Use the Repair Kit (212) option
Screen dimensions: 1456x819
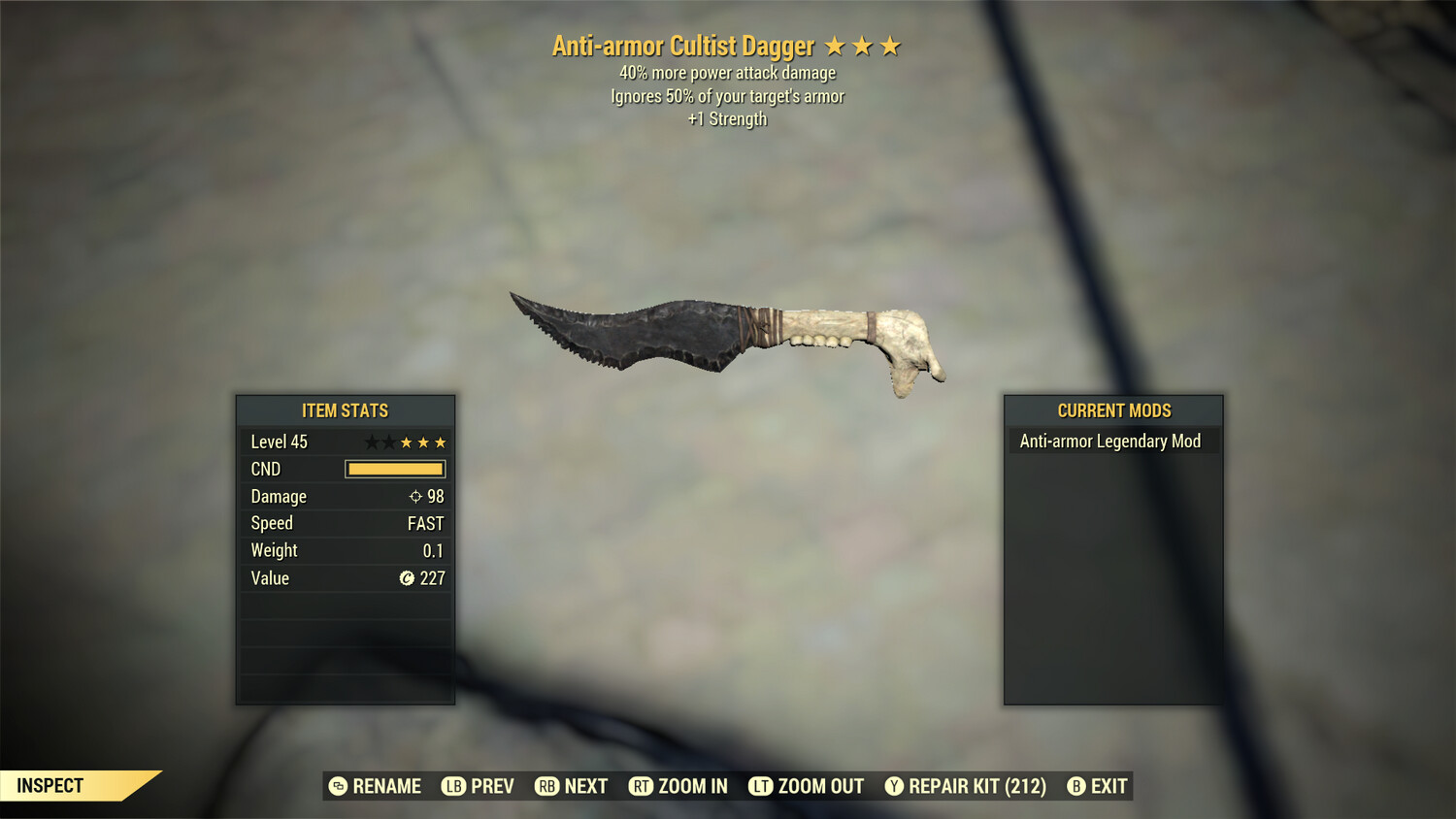pyautogui.click(x=965, y=786)
